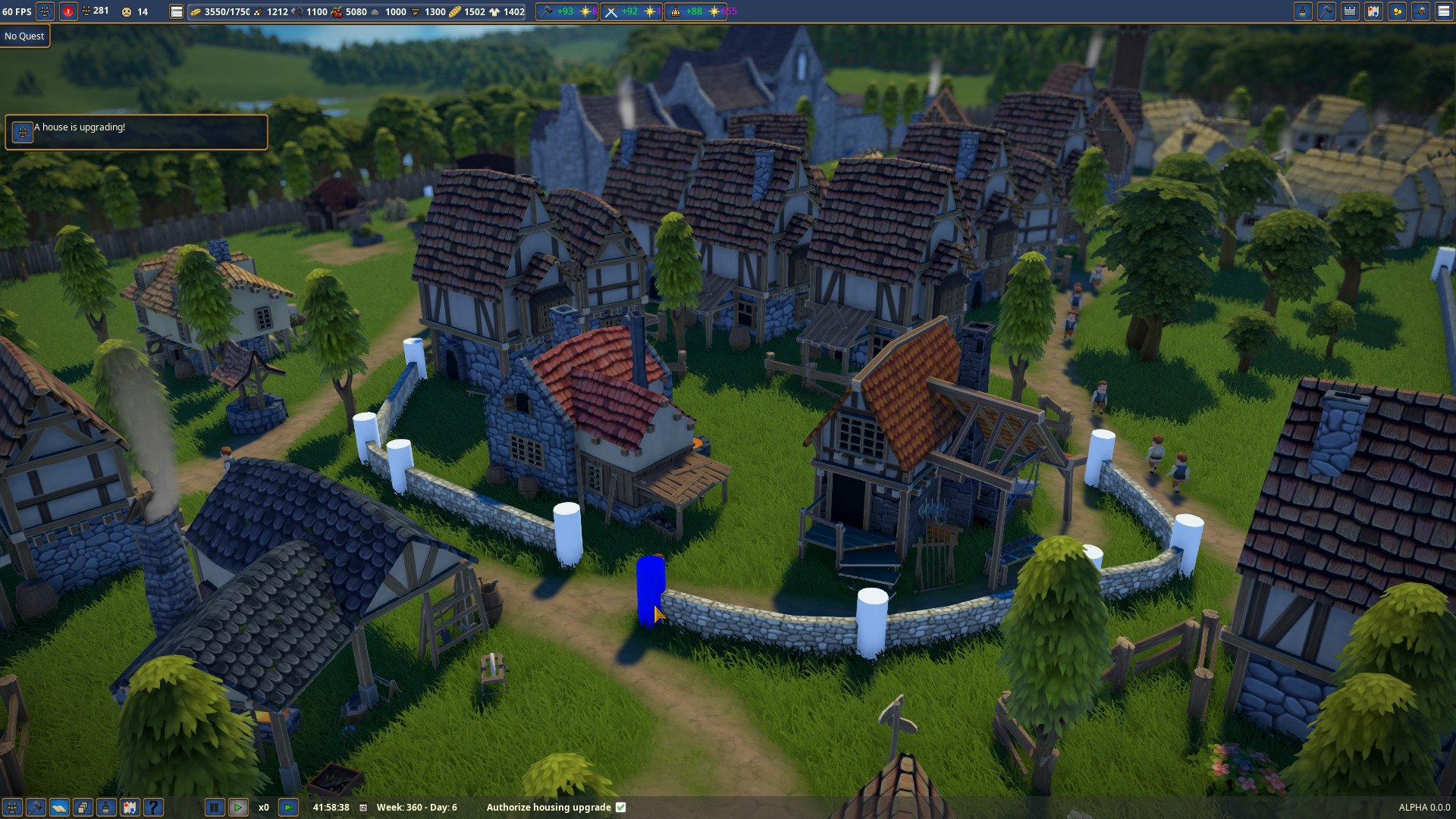Image resolution: width=1456 pixels, height=819 pixels.
Task: Open the wooden planks icon in bottom bar
Action: (59, 807)
